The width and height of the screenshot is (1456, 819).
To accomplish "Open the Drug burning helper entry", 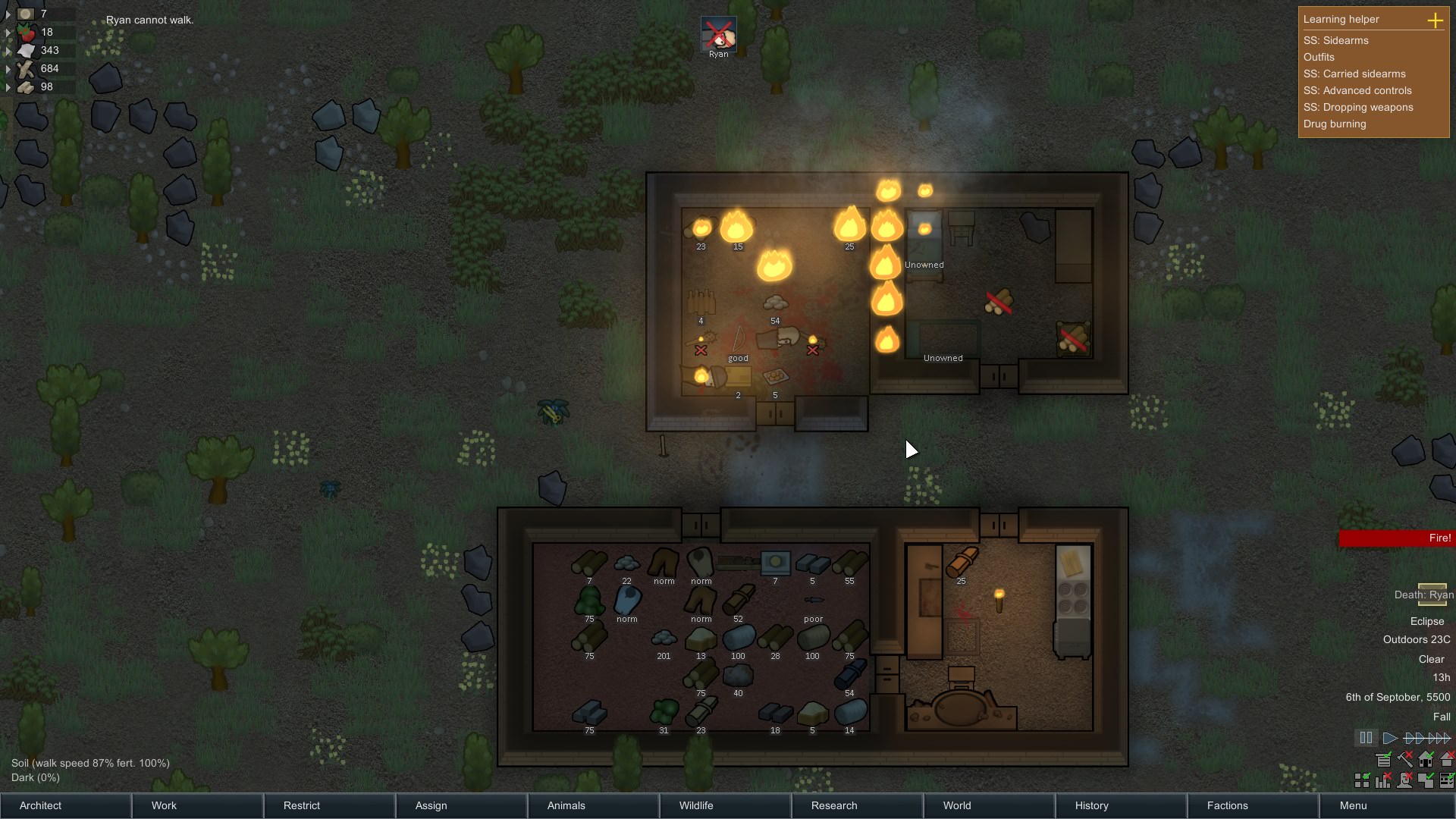I will [1334, 124].
